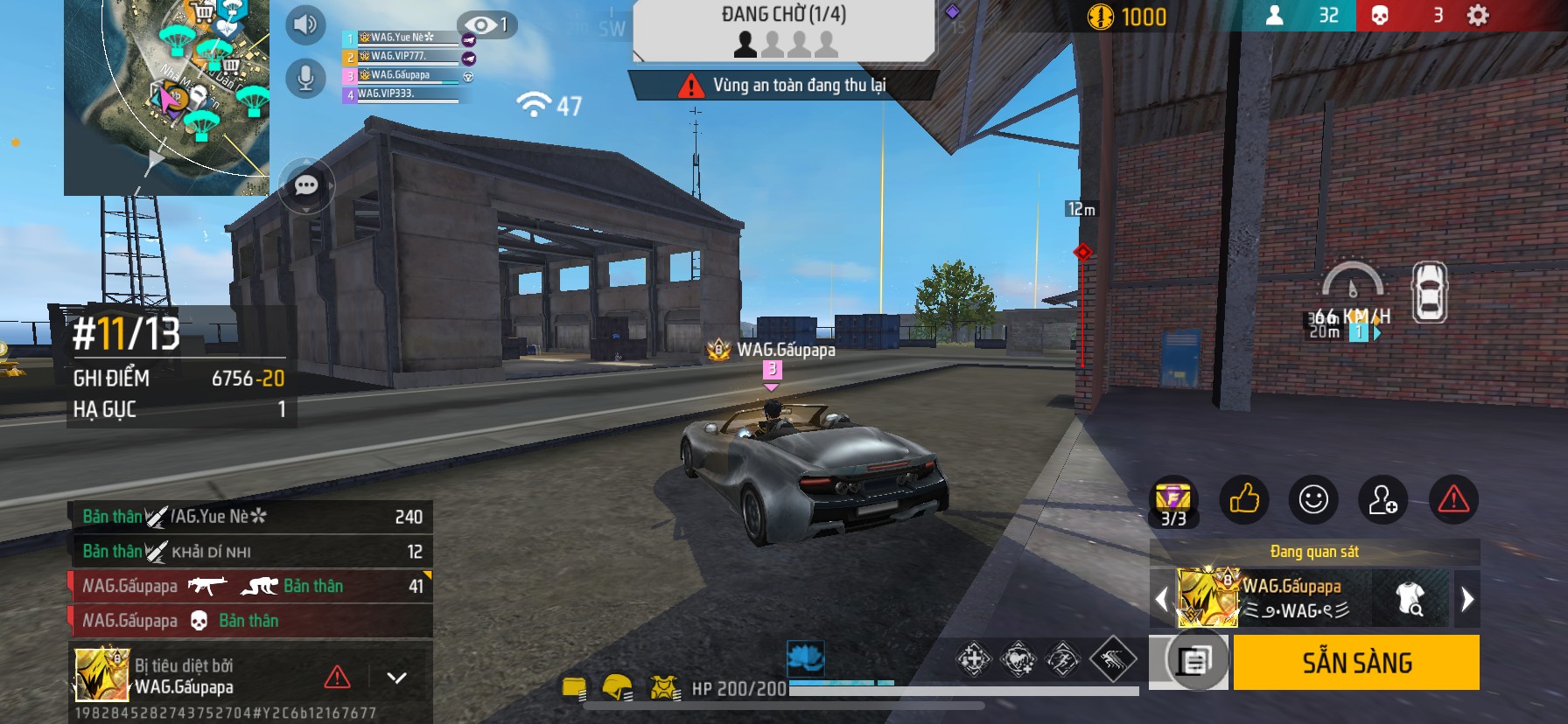The width and height of the screenshot is (1568, 724).
Task: Send a friend request via add-player icon
Action: 1382,499
